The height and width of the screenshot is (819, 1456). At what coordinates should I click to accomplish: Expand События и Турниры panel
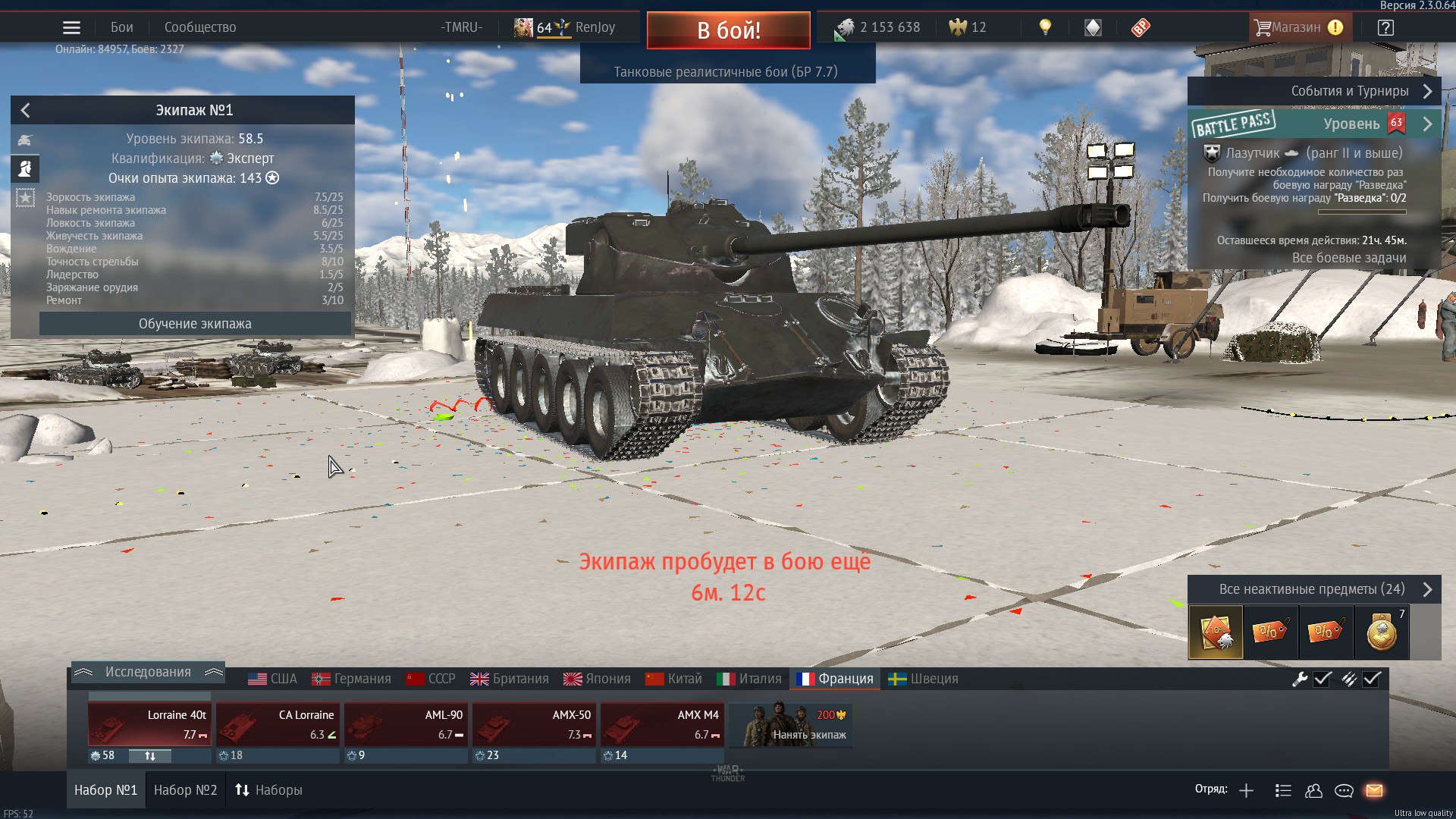pos(1350,91)
